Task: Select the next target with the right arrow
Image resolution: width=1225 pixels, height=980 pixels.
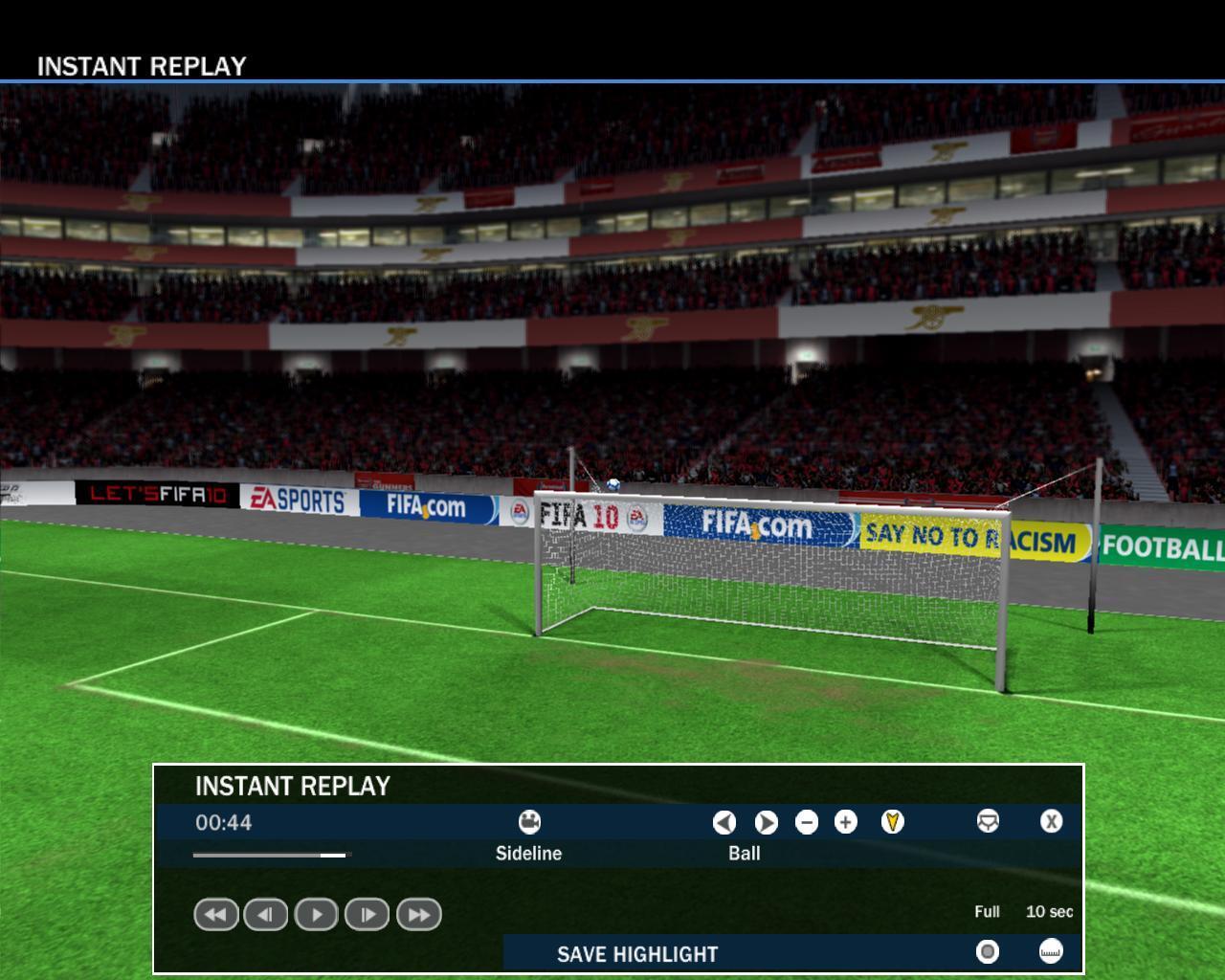Action: pos(766,822)
